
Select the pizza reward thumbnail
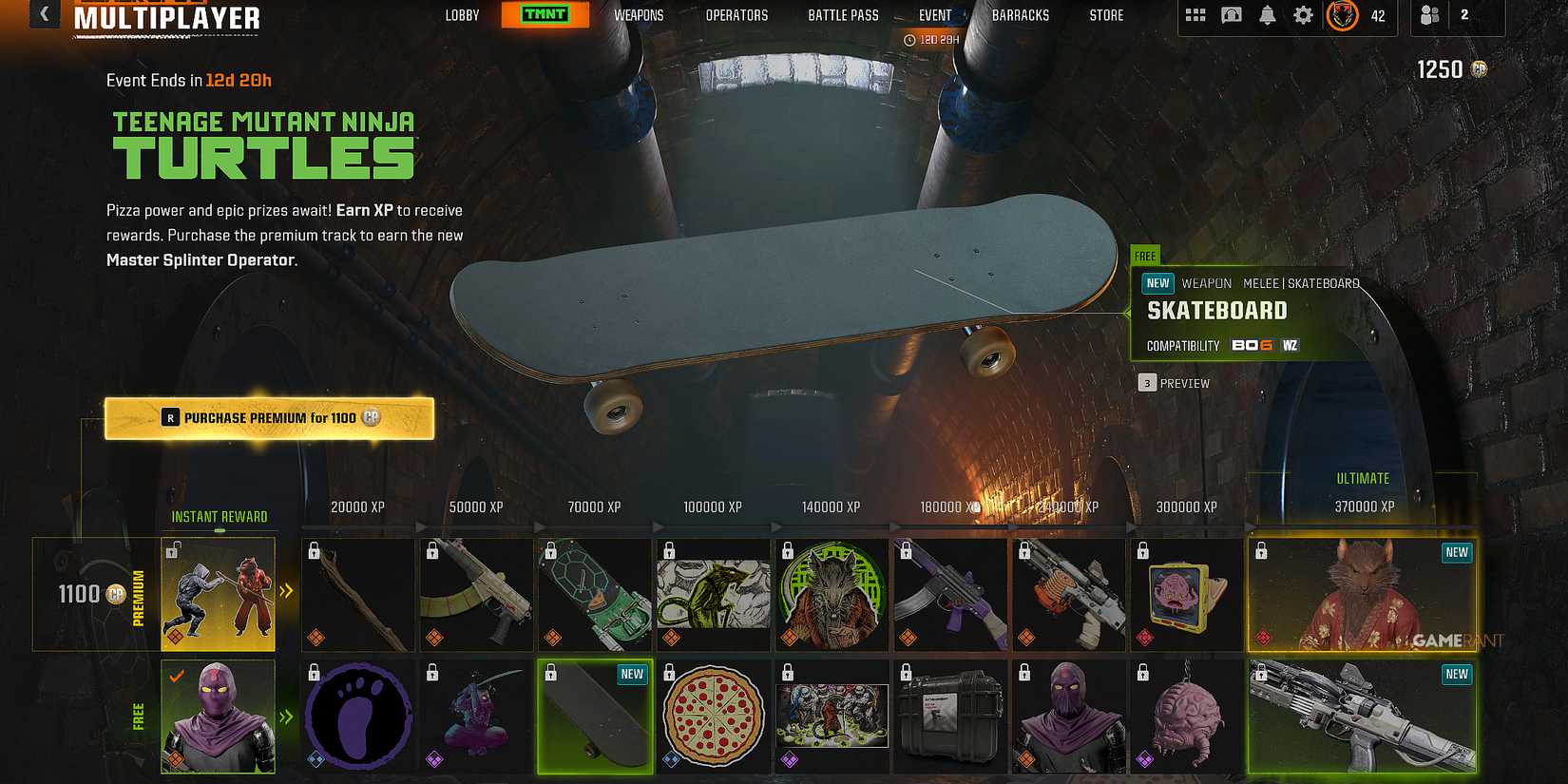pyautogui.click(x=713, y=716)
